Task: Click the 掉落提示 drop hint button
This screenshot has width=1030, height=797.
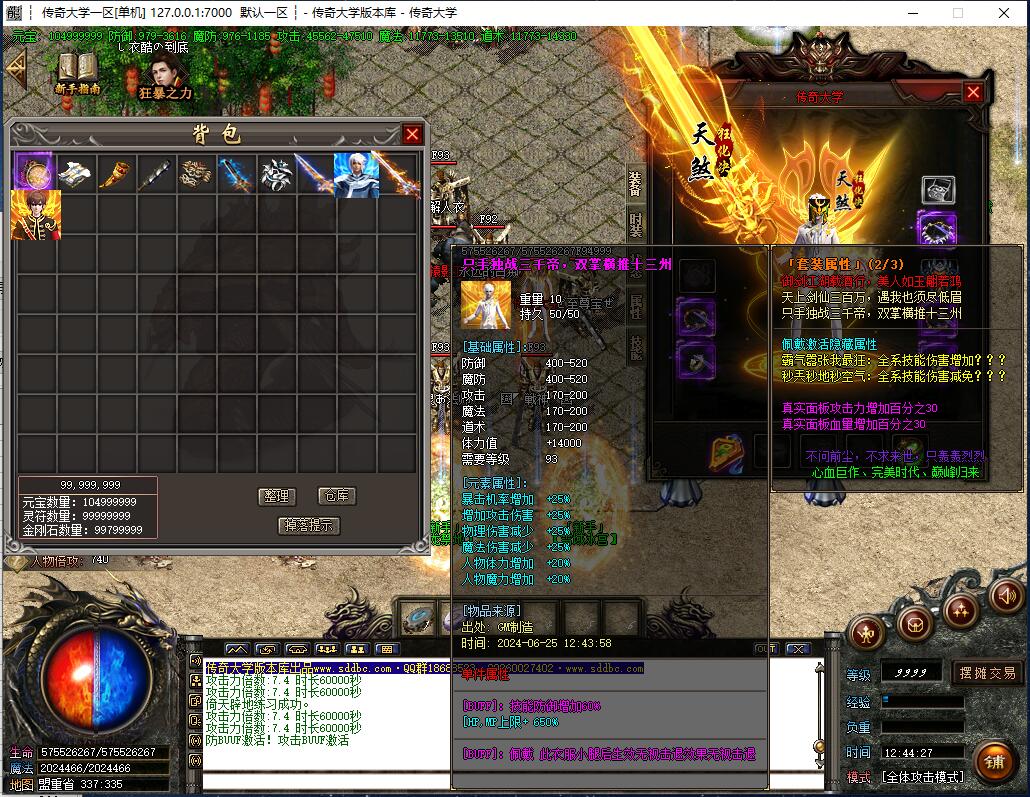Action: [x=308, y=525]
